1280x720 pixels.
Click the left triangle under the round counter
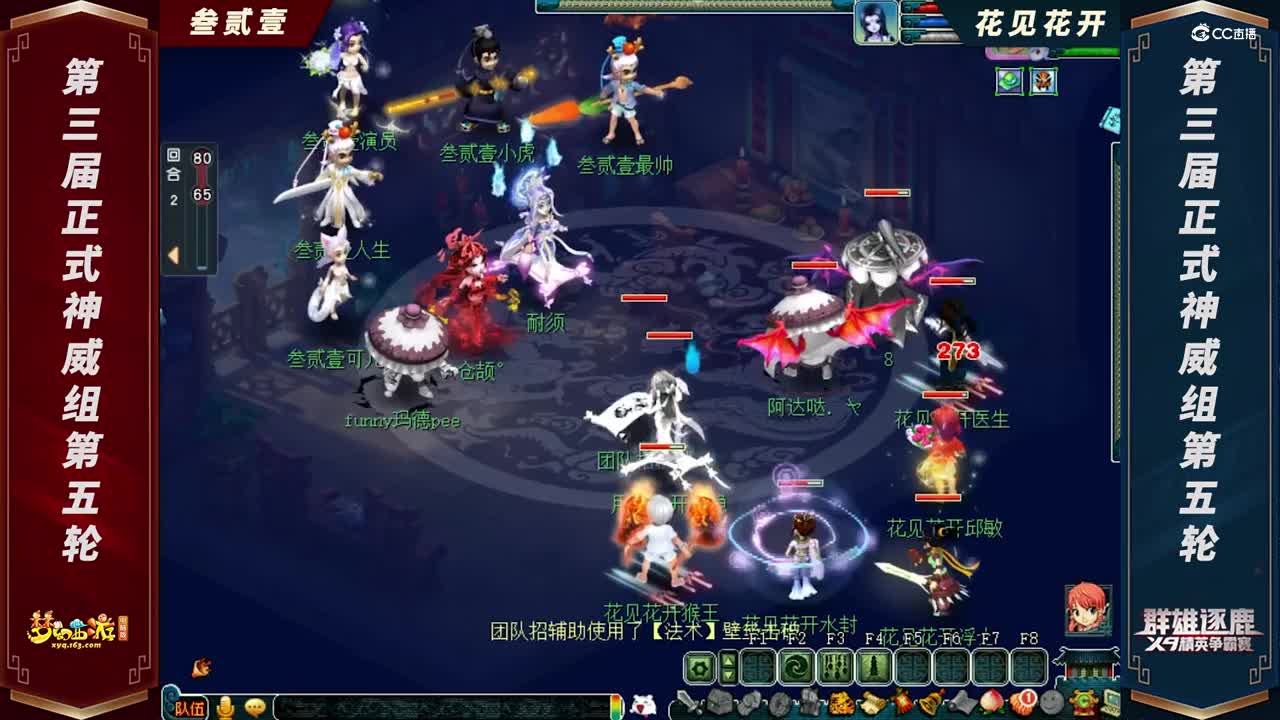173,251
